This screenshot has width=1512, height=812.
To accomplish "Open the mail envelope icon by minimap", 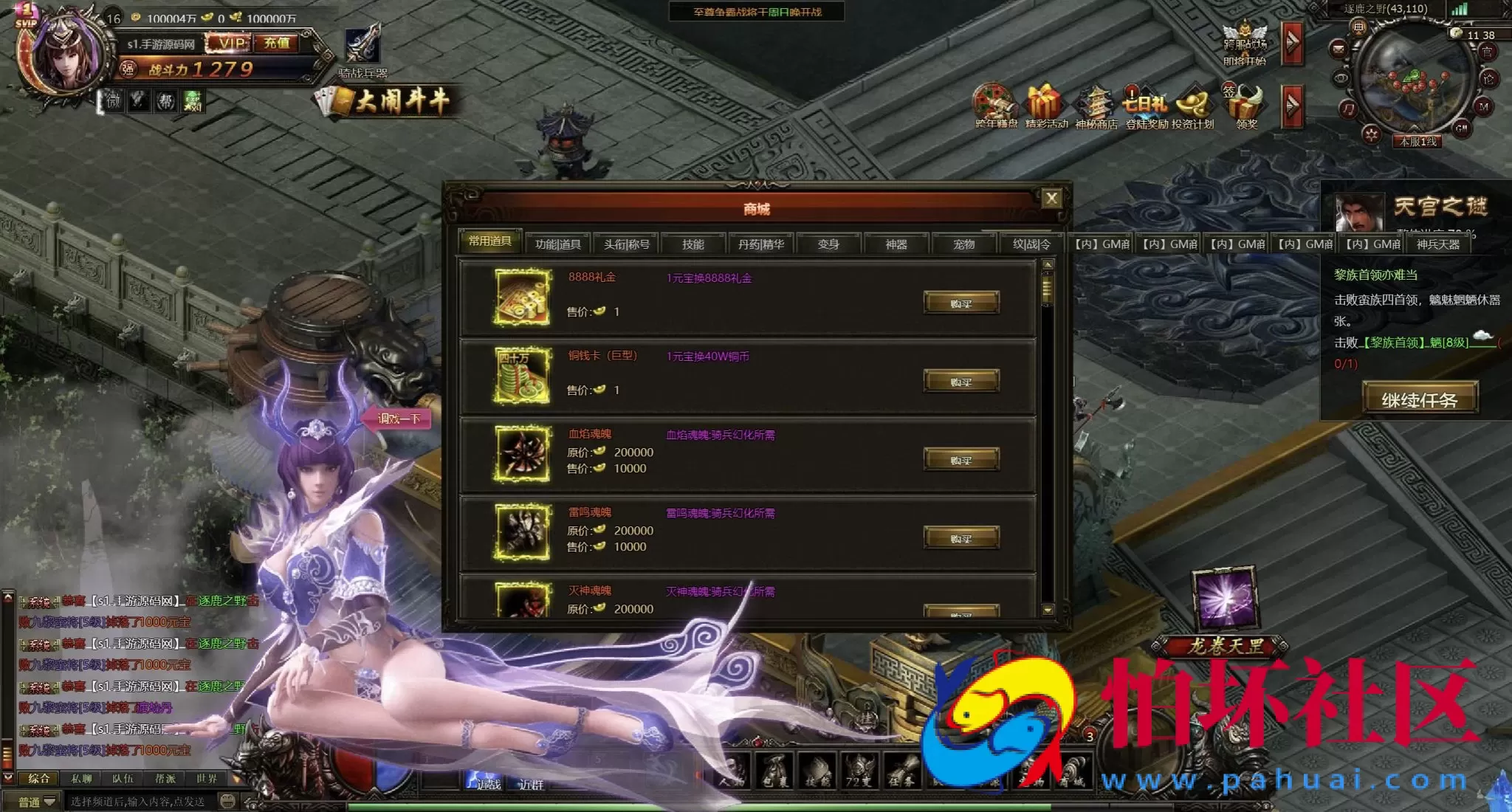I will [x=1339, y=49].
